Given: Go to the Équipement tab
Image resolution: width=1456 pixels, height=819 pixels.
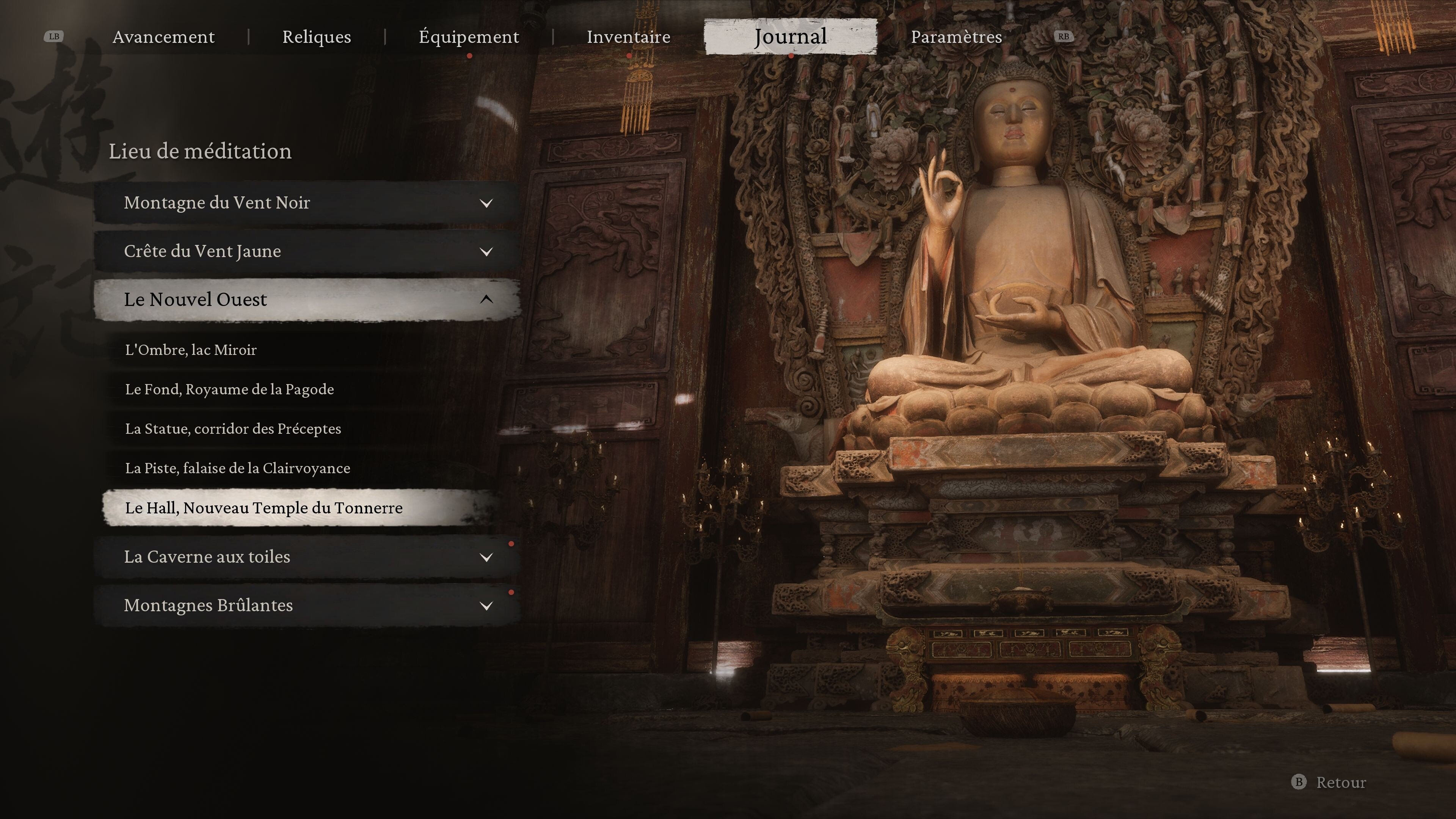Looking at the screenshot, I should tap(469, 37).
